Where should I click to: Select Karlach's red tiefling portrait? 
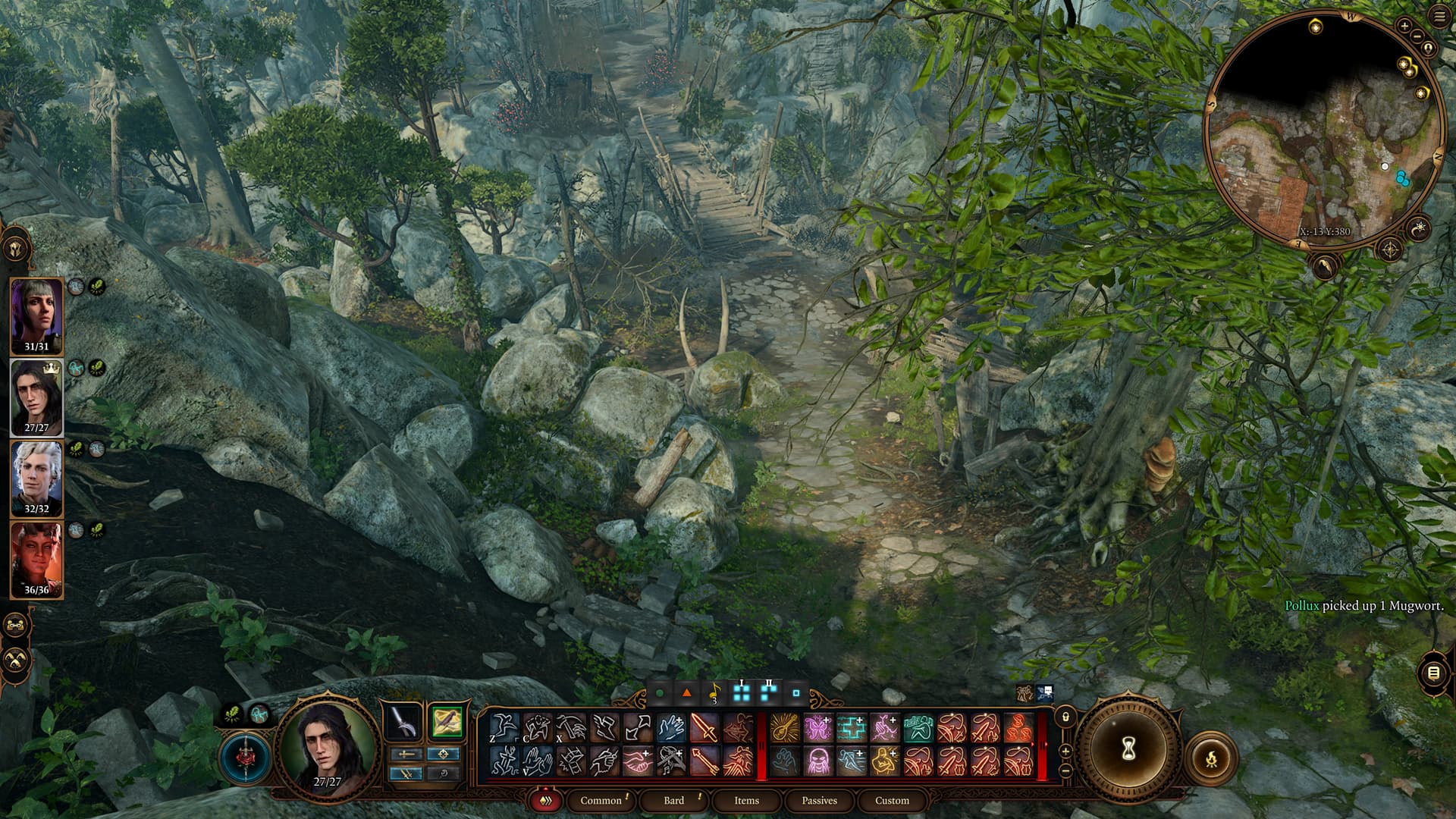coord(36,560)
